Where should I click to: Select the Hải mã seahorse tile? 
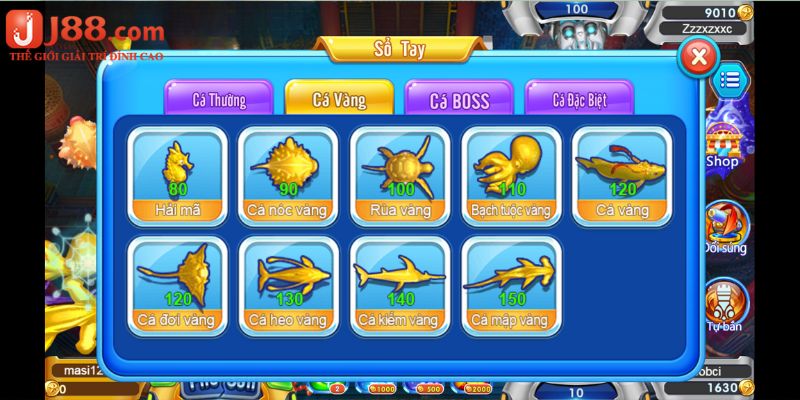click(179, 176)
